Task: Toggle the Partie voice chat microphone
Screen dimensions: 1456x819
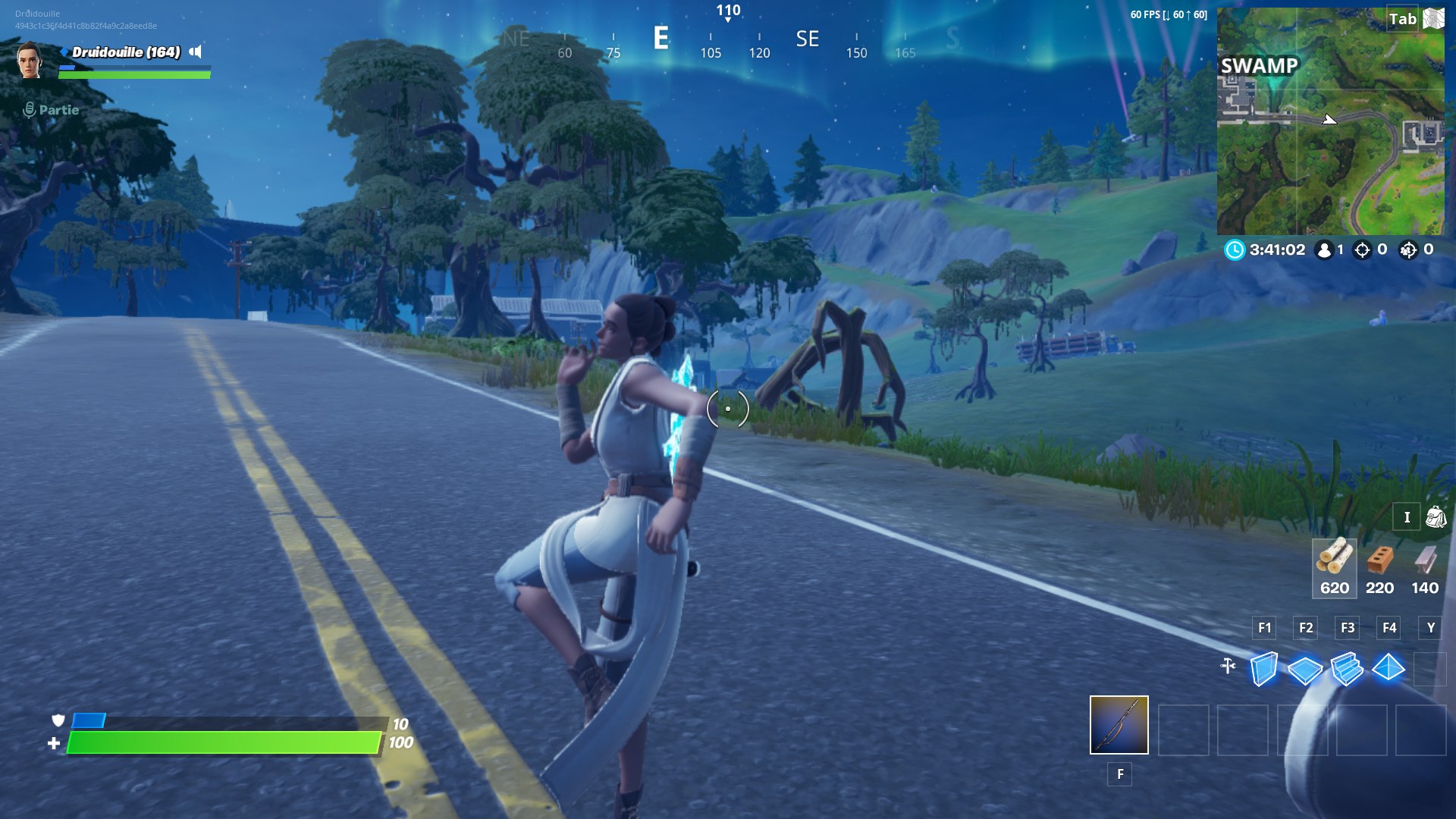Action: [30, 109]
